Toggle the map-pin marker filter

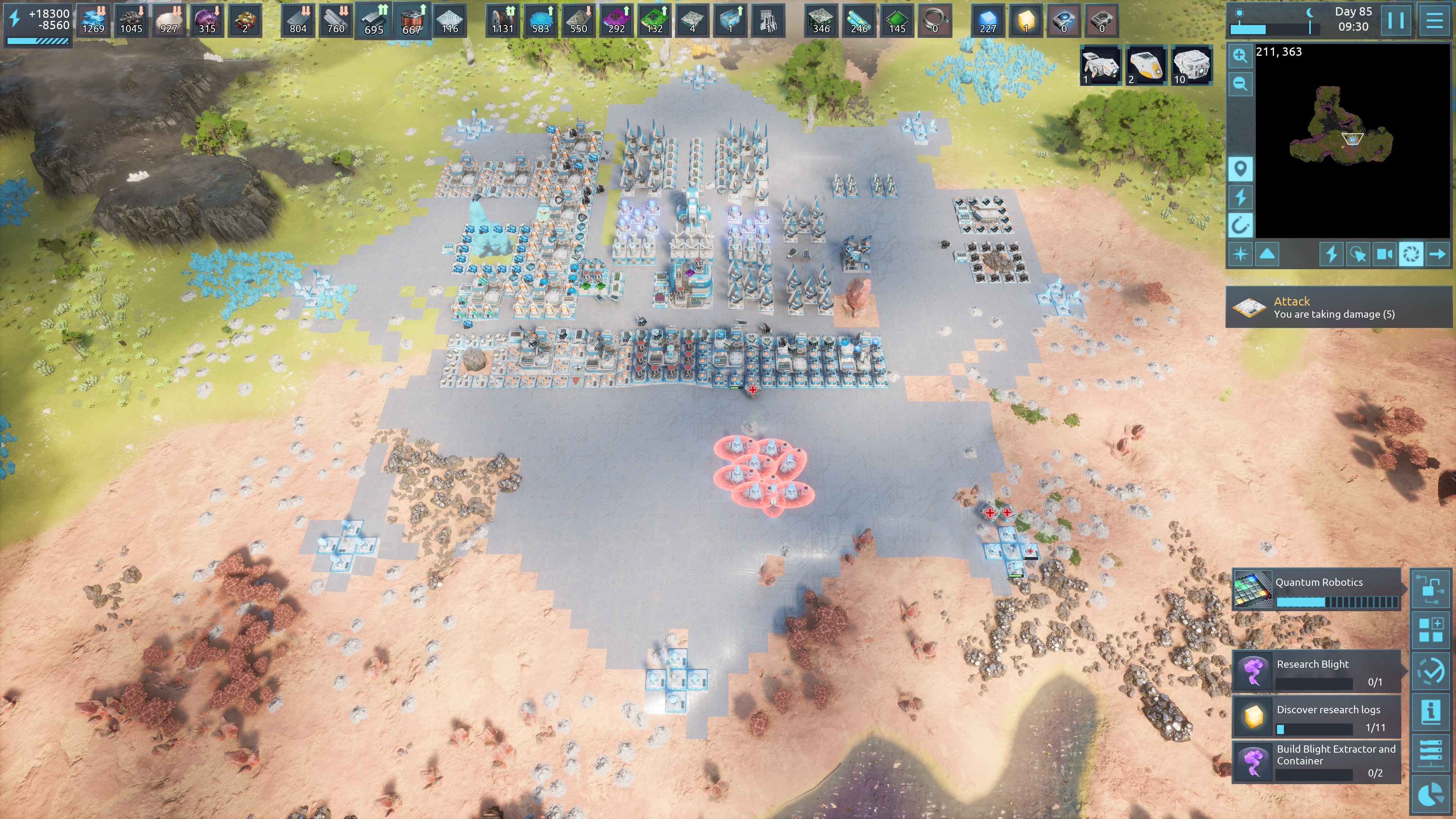(1240, 169)
